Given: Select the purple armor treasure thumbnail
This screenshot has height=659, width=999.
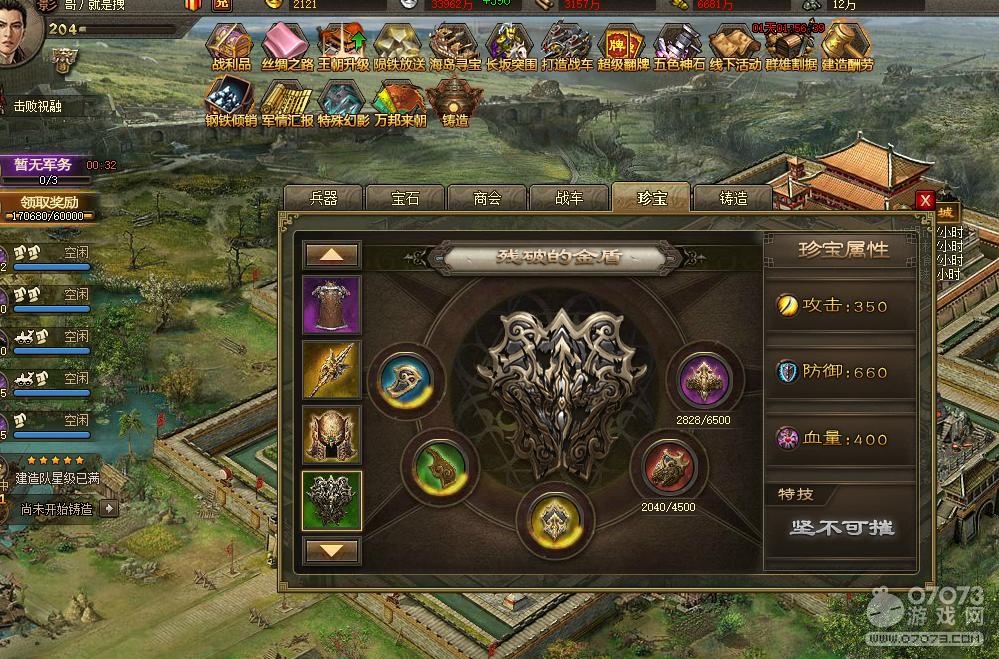Looking at the screenshot, I should (332, 304).
